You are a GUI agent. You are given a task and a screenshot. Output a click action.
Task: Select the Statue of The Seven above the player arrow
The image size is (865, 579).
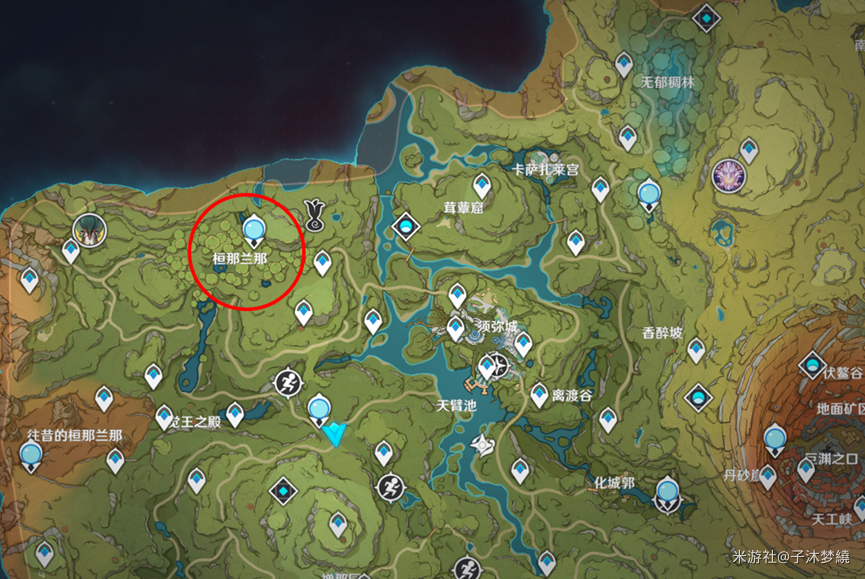pos(319,408)
